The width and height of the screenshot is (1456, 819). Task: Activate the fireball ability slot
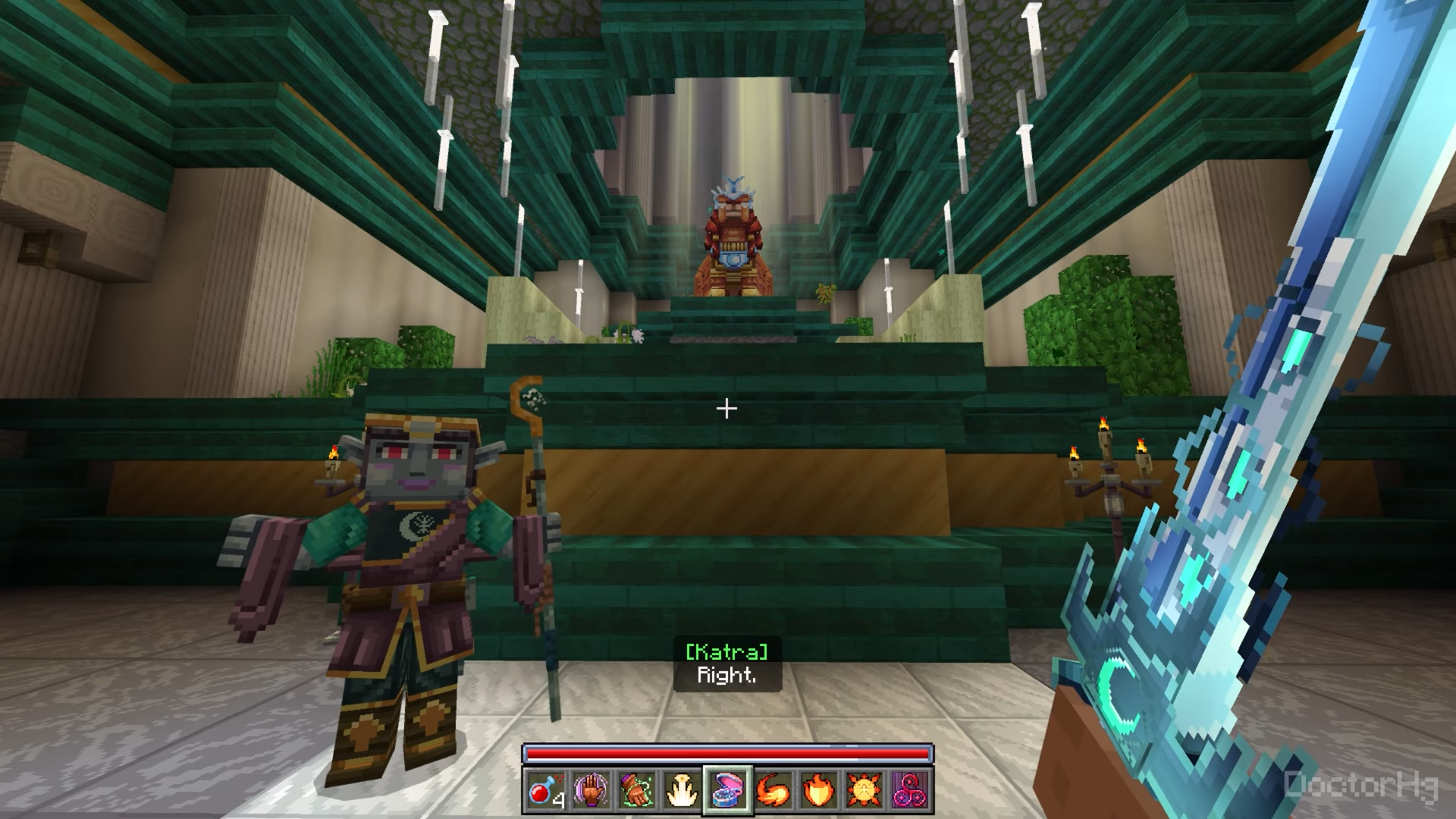pos(773,790)
